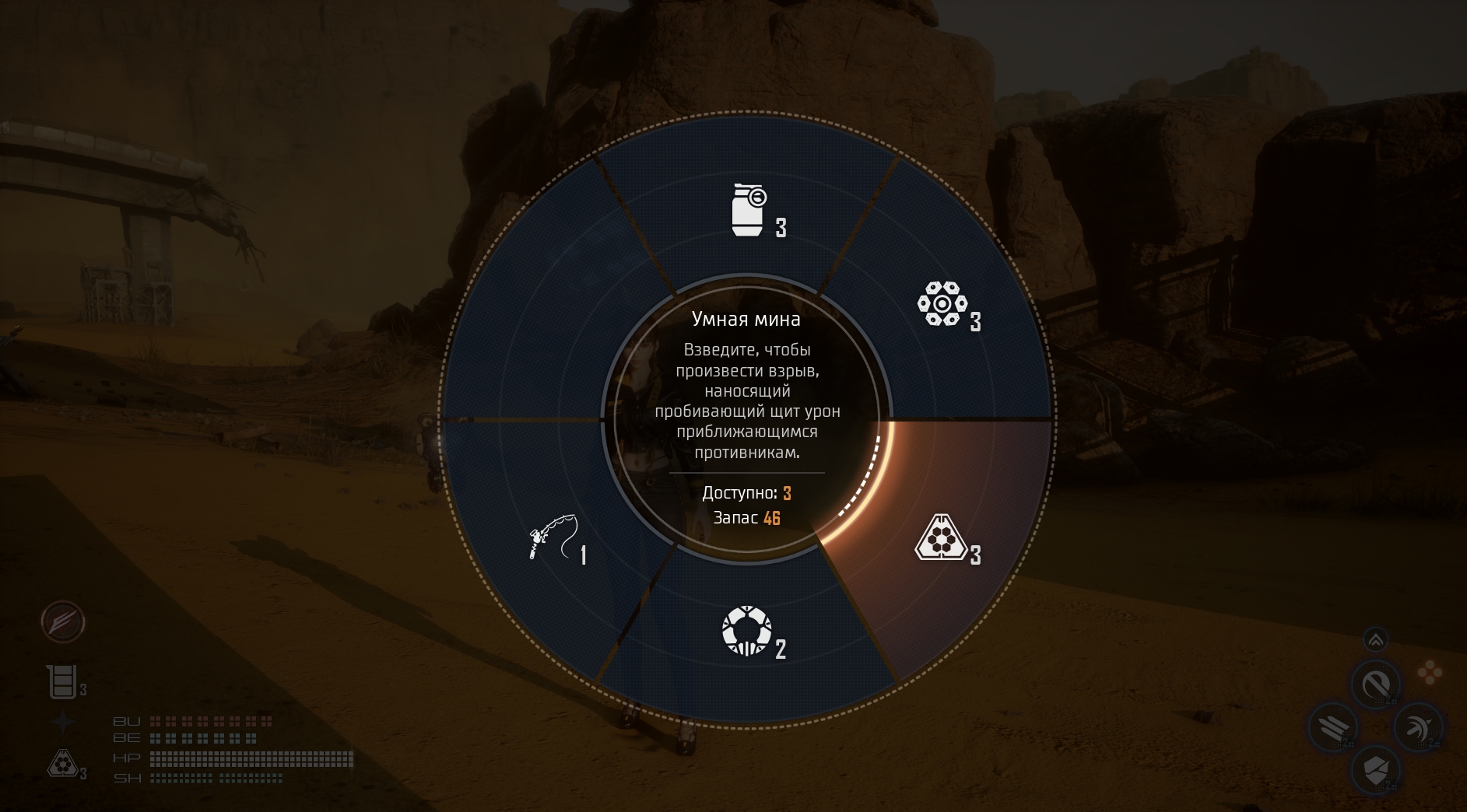1467x812 pixels.
Task: Activate the triple slash skill icon
Action: point(1332,729)
